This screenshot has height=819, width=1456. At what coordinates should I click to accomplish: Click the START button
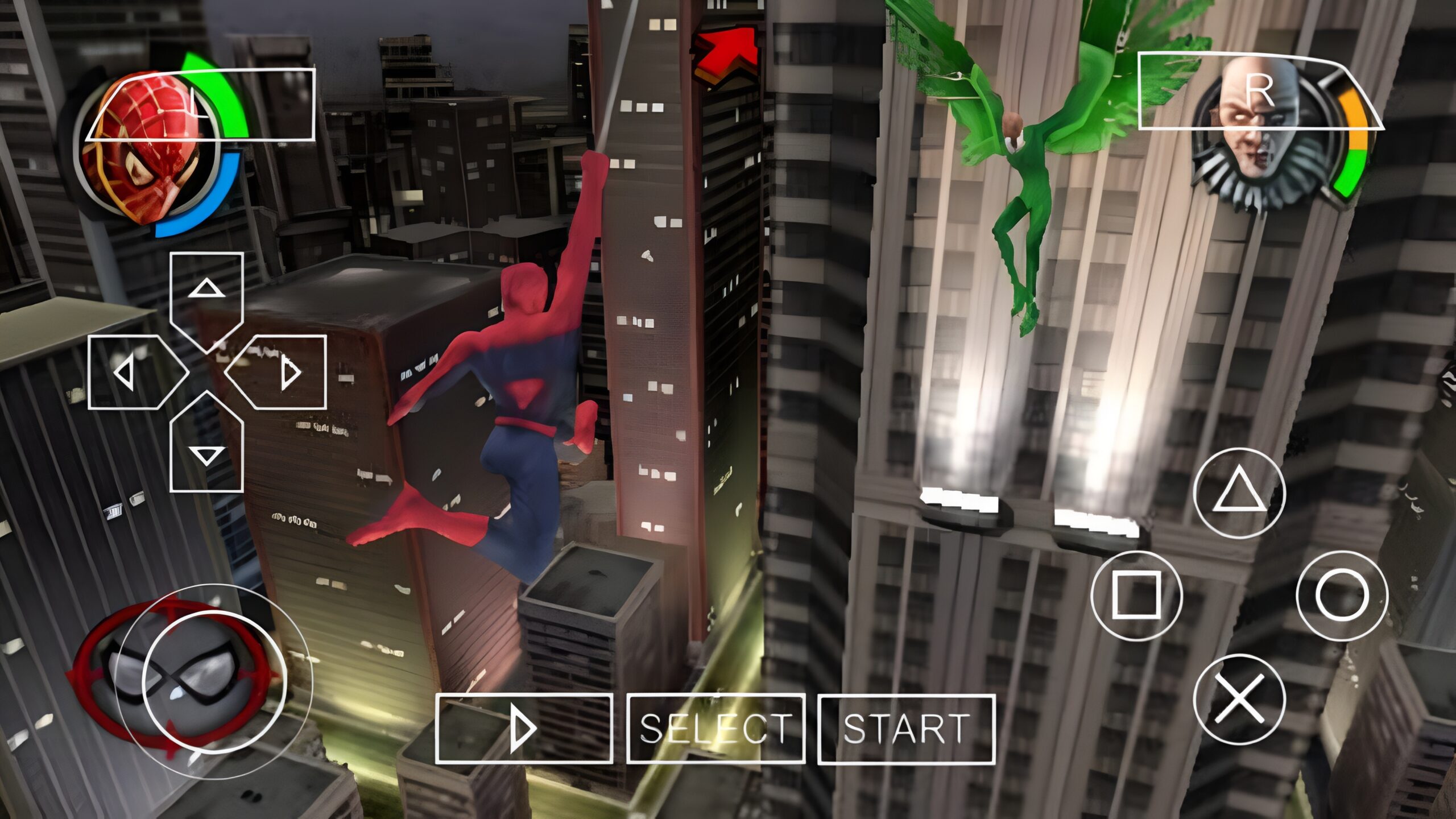907,729
